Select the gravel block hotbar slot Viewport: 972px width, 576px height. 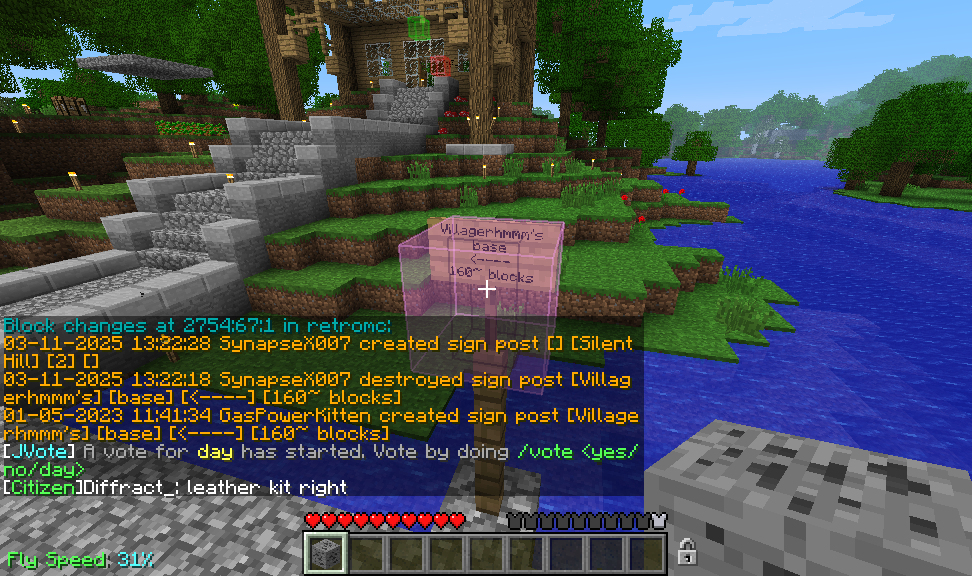tap(325, 553)
